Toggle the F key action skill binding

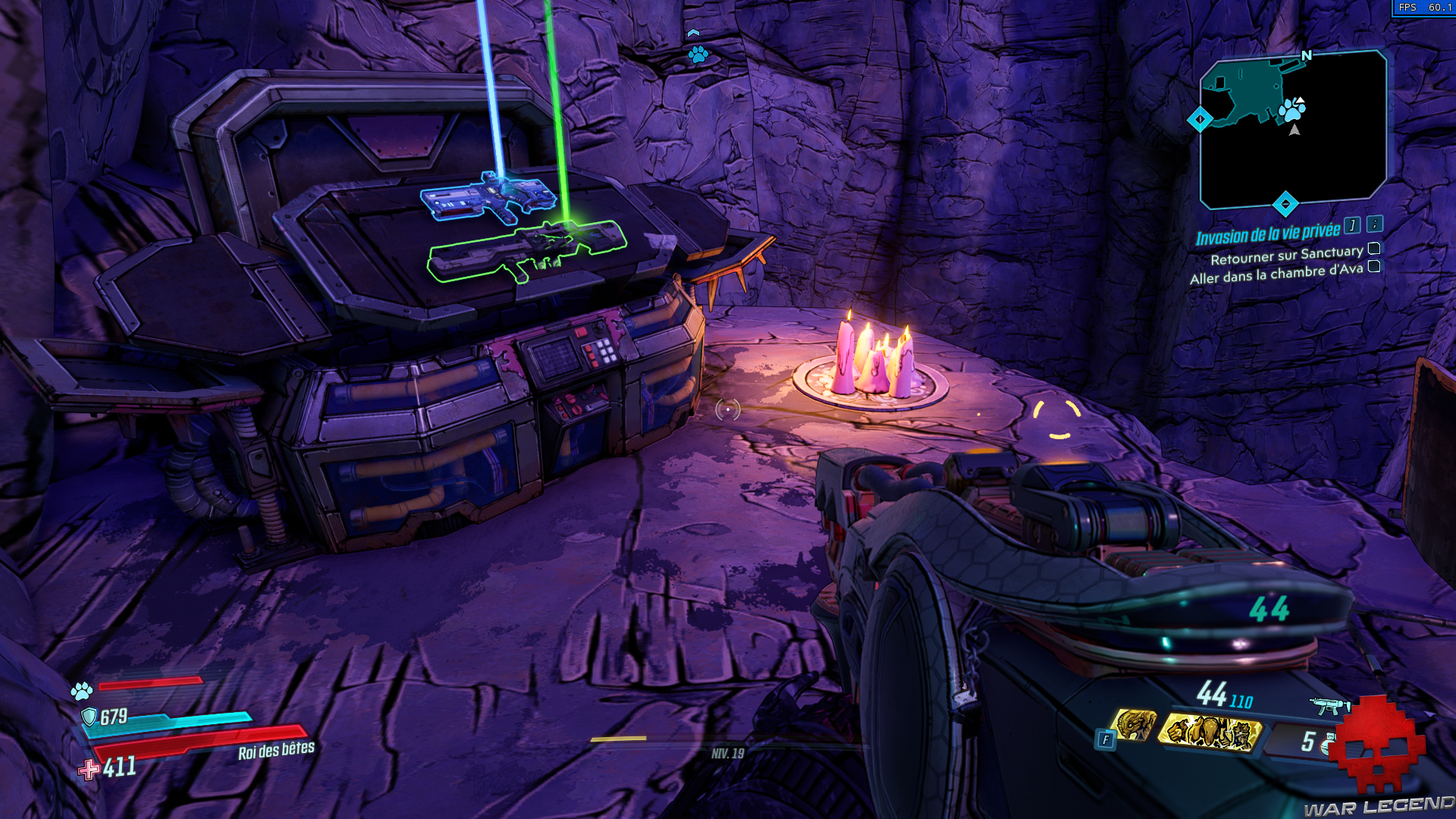1106,739
